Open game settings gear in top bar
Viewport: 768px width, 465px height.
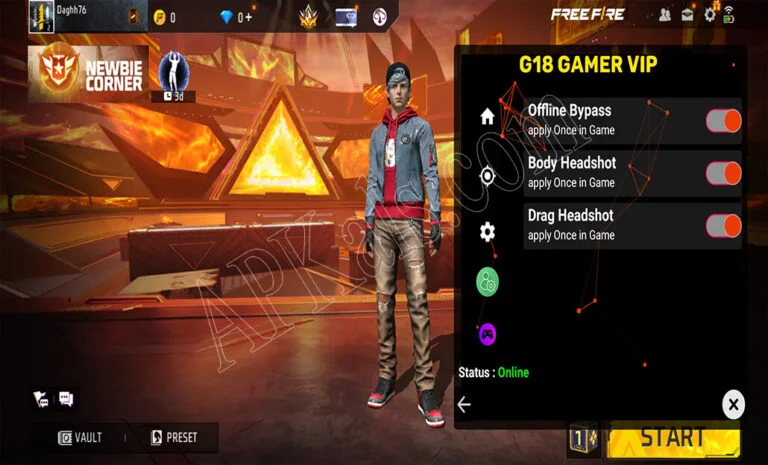point(710,15)
